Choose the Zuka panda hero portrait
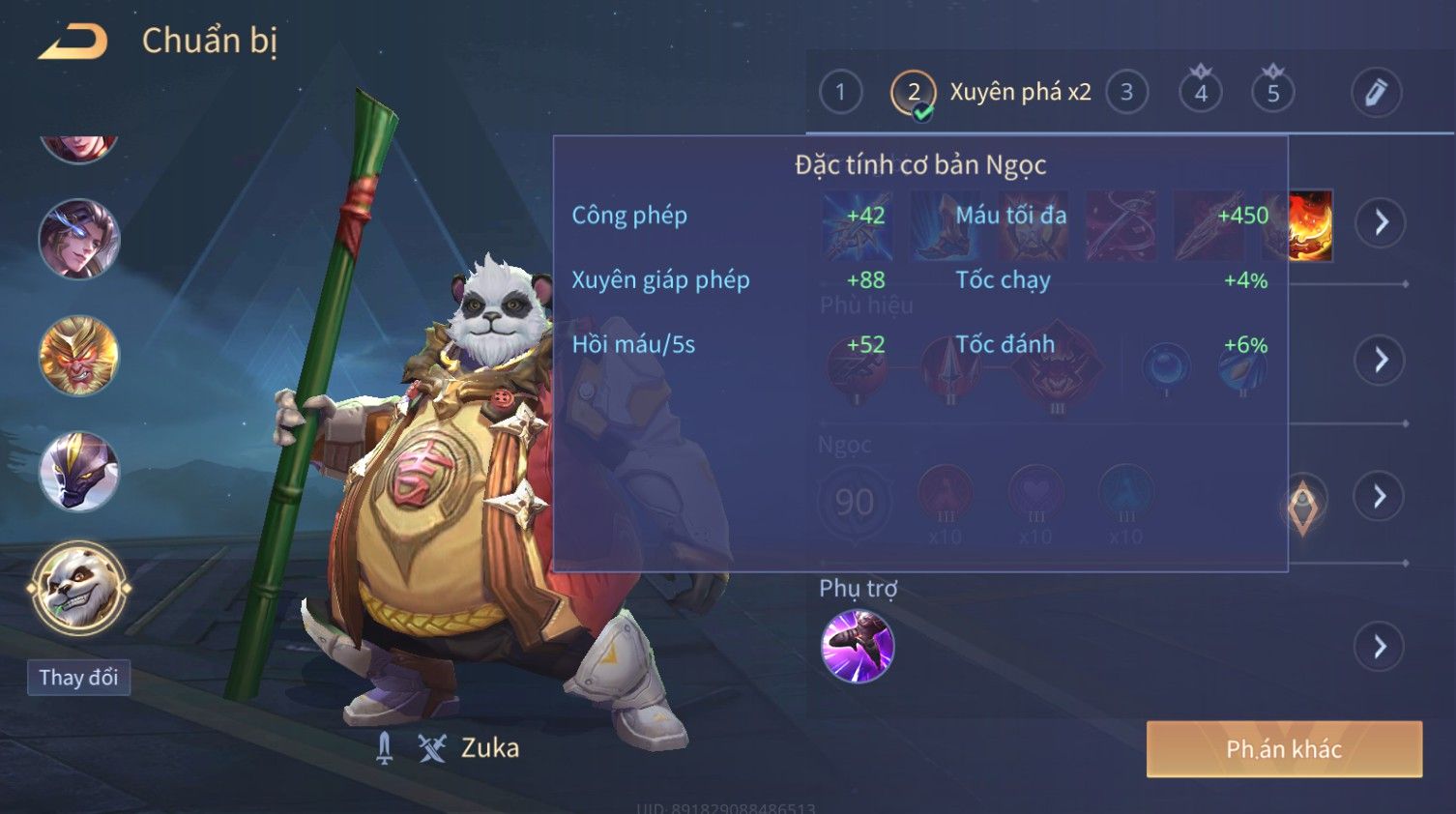This screenshot has height=814, width=1456. pos(78,588)
